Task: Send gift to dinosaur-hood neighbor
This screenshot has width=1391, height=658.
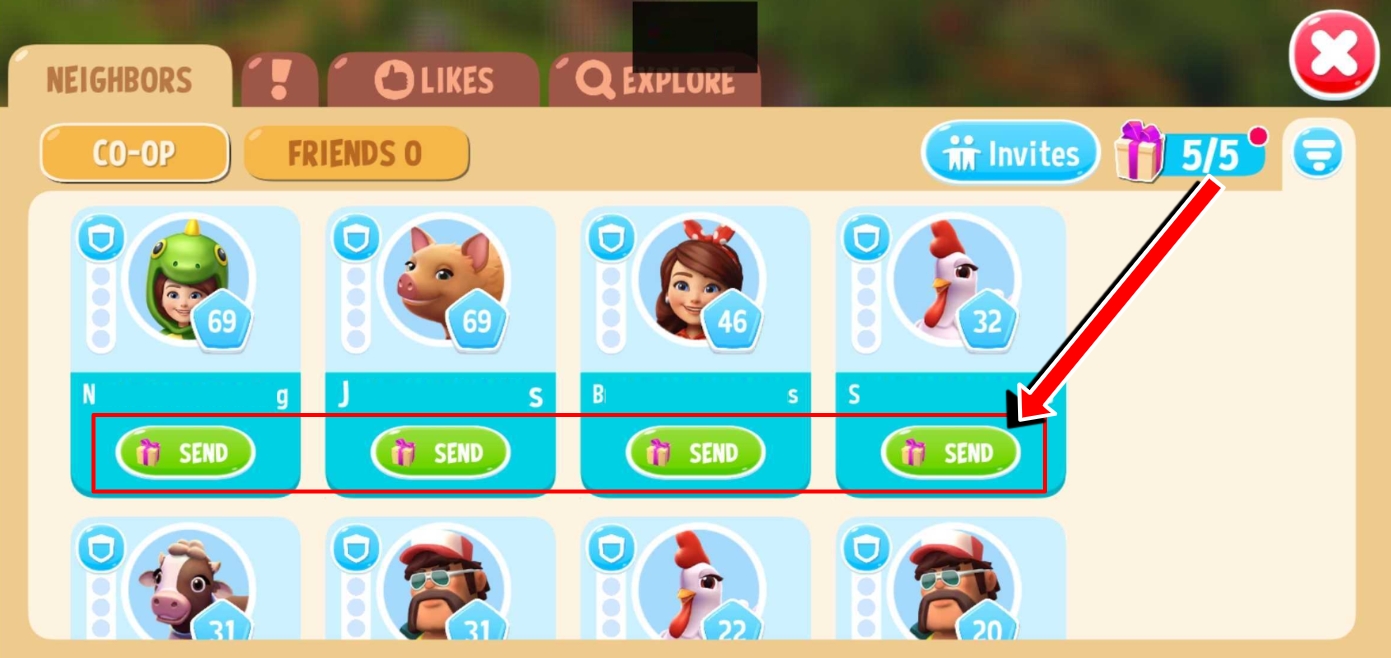Action: click(185, 453)
